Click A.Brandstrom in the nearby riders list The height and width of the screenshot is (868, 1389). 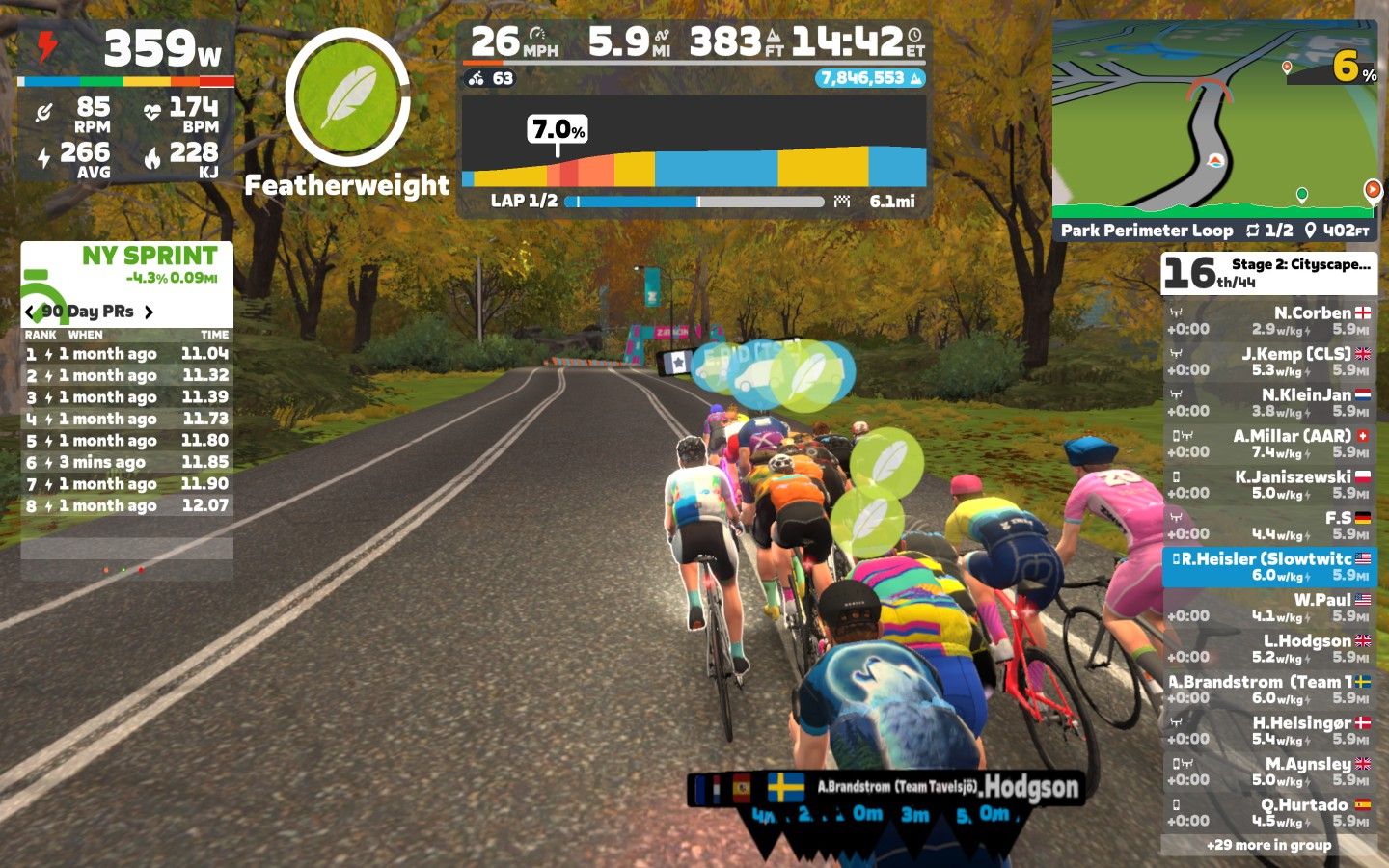[1268, 690]
